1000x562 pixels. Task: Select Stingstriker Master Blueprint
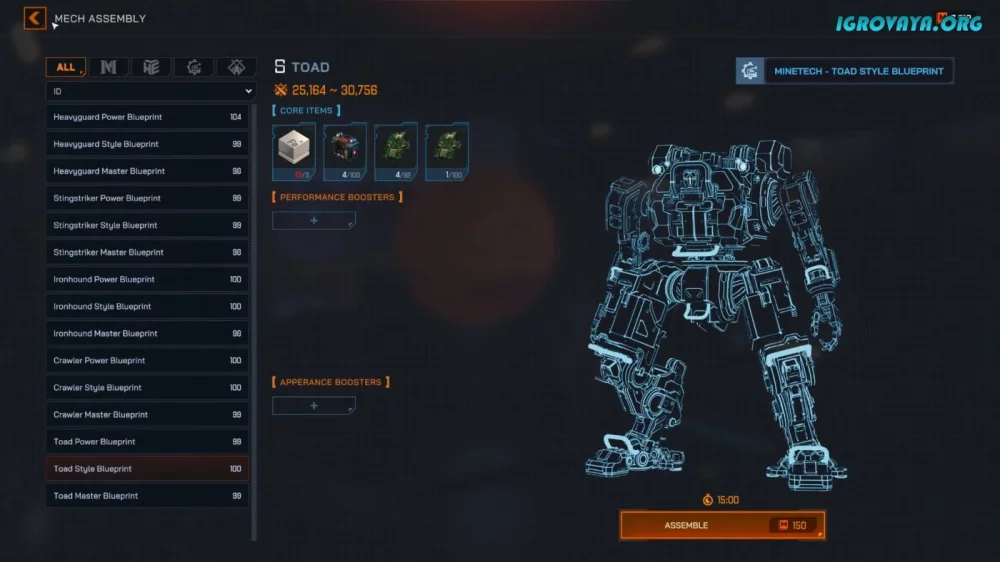[148, 252]
